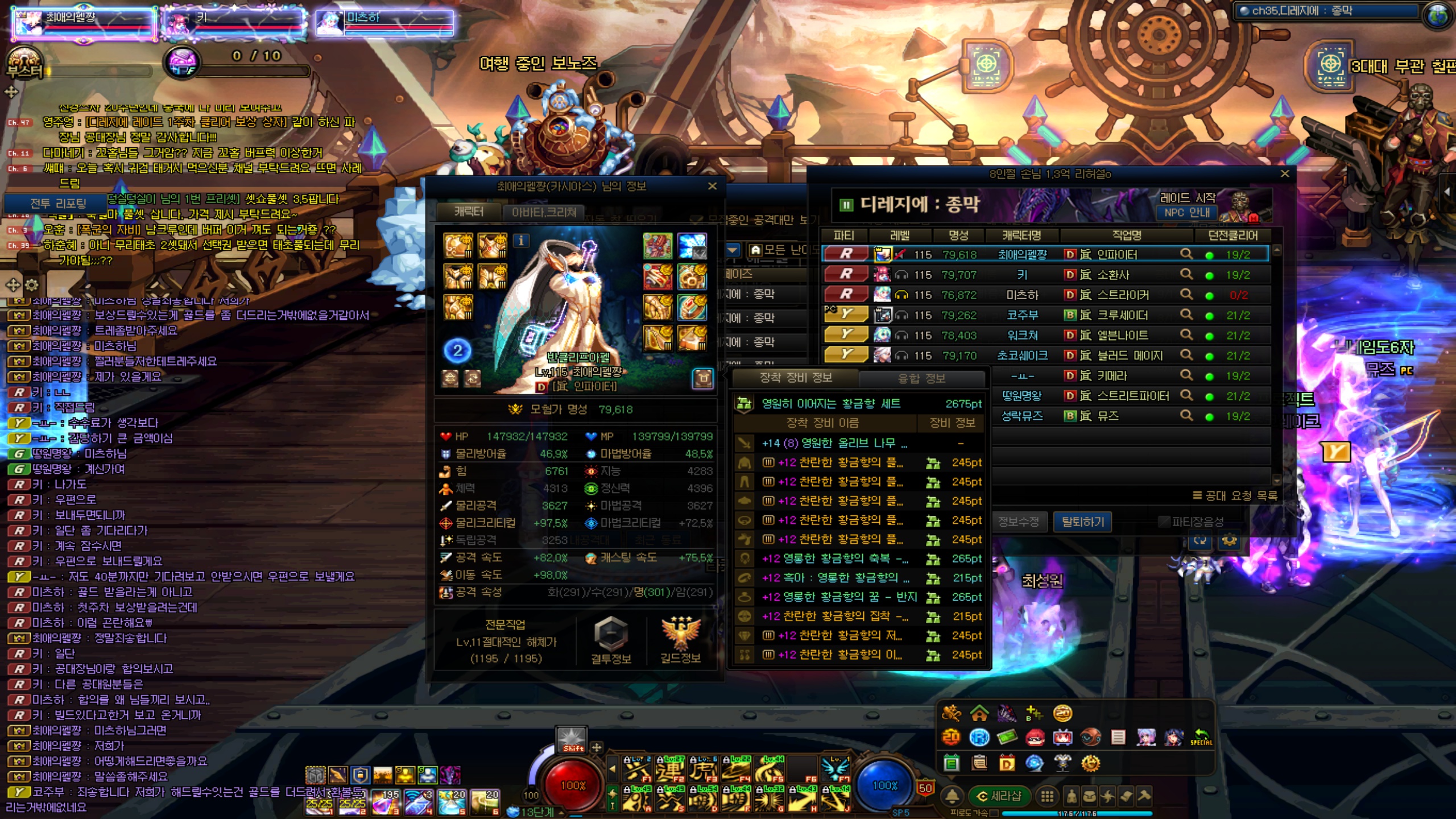Open the house icon in quick menu
Image resolution: width=1456 pixels, height=819 pixels.
979,713
